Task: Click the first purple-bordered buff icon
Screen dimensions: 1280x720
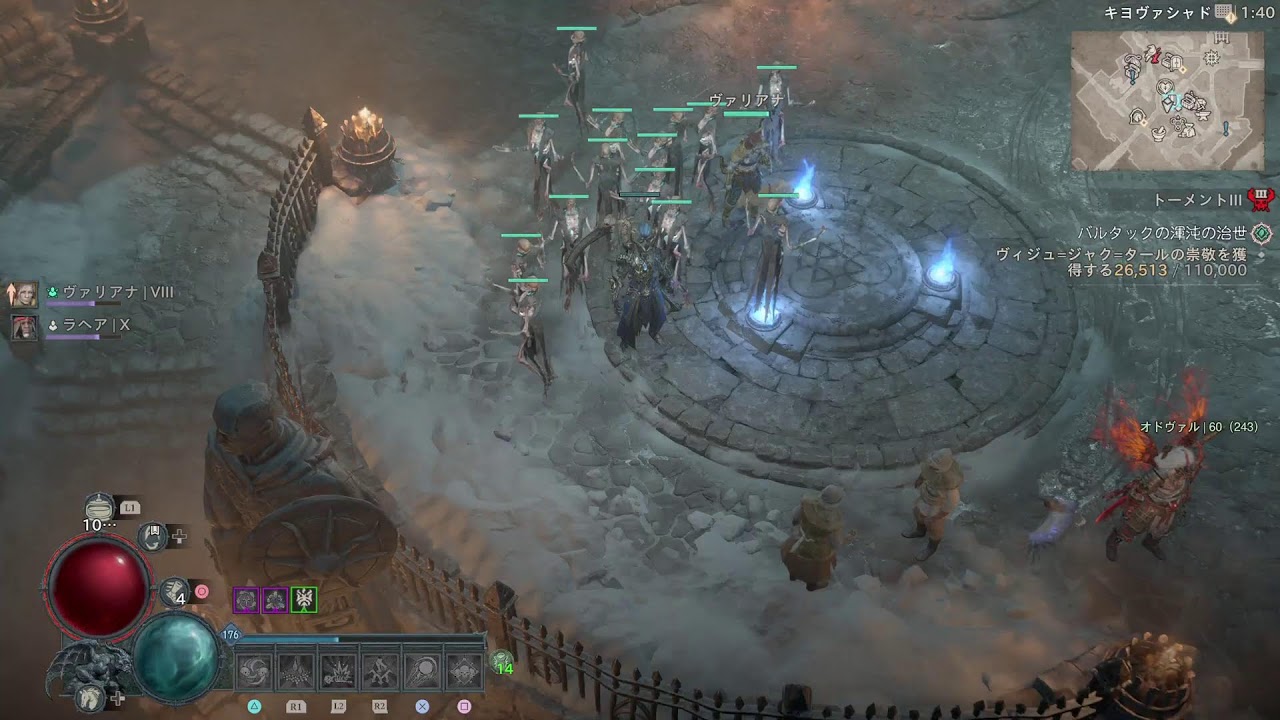Action: tap(246, 600)
